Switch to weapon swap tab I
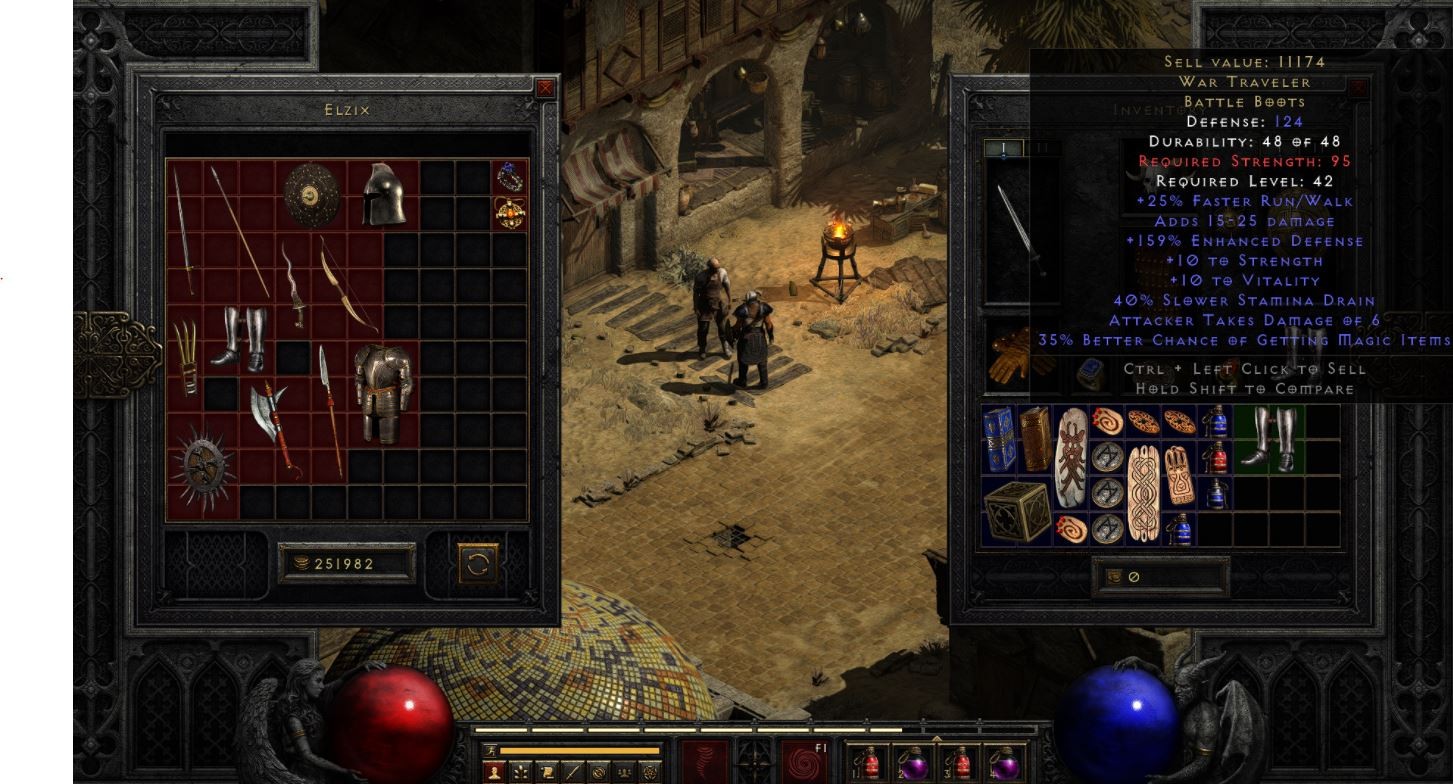 (1003, 147)
